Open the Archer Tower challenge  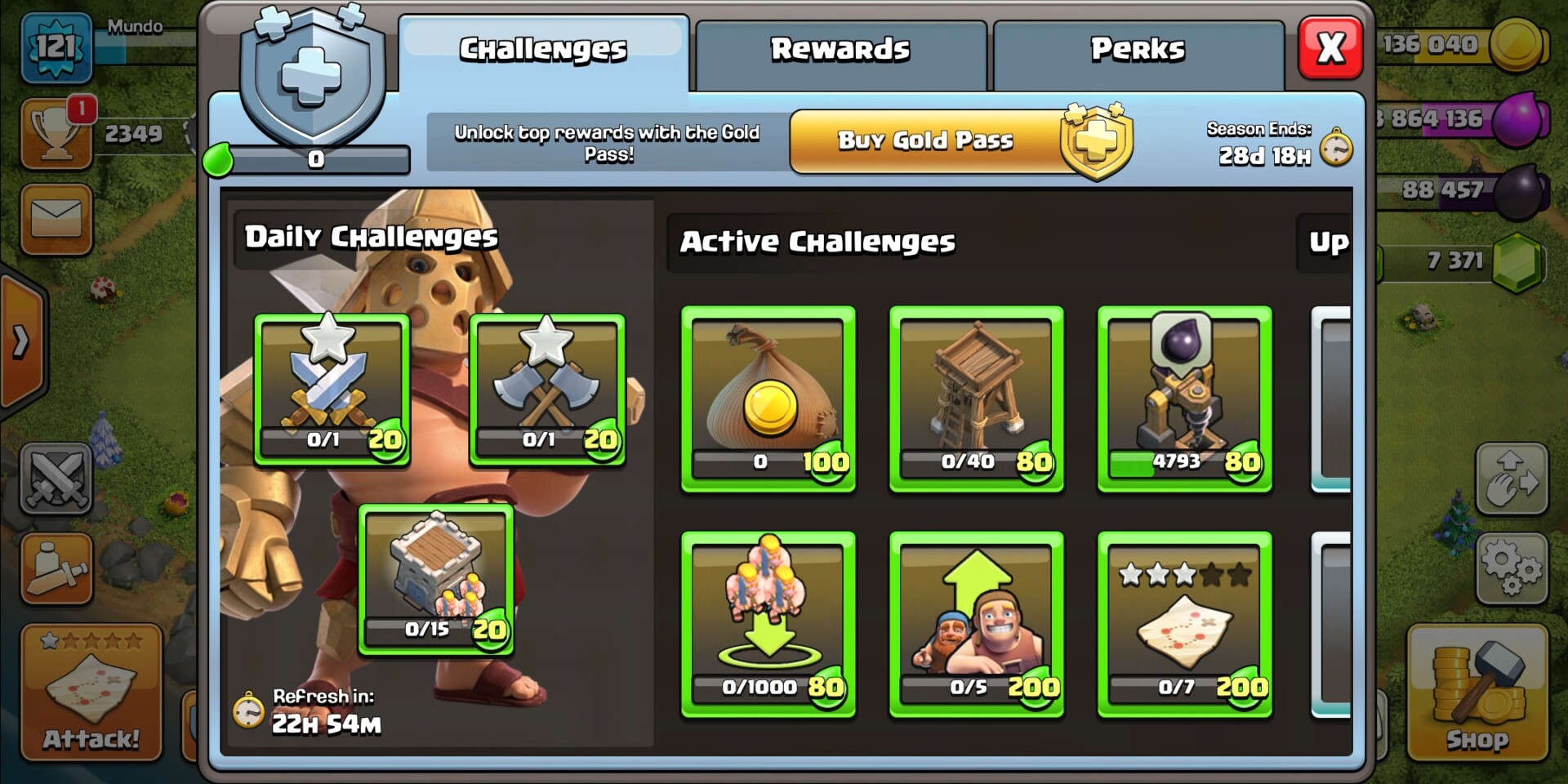[x=977, y=396]
